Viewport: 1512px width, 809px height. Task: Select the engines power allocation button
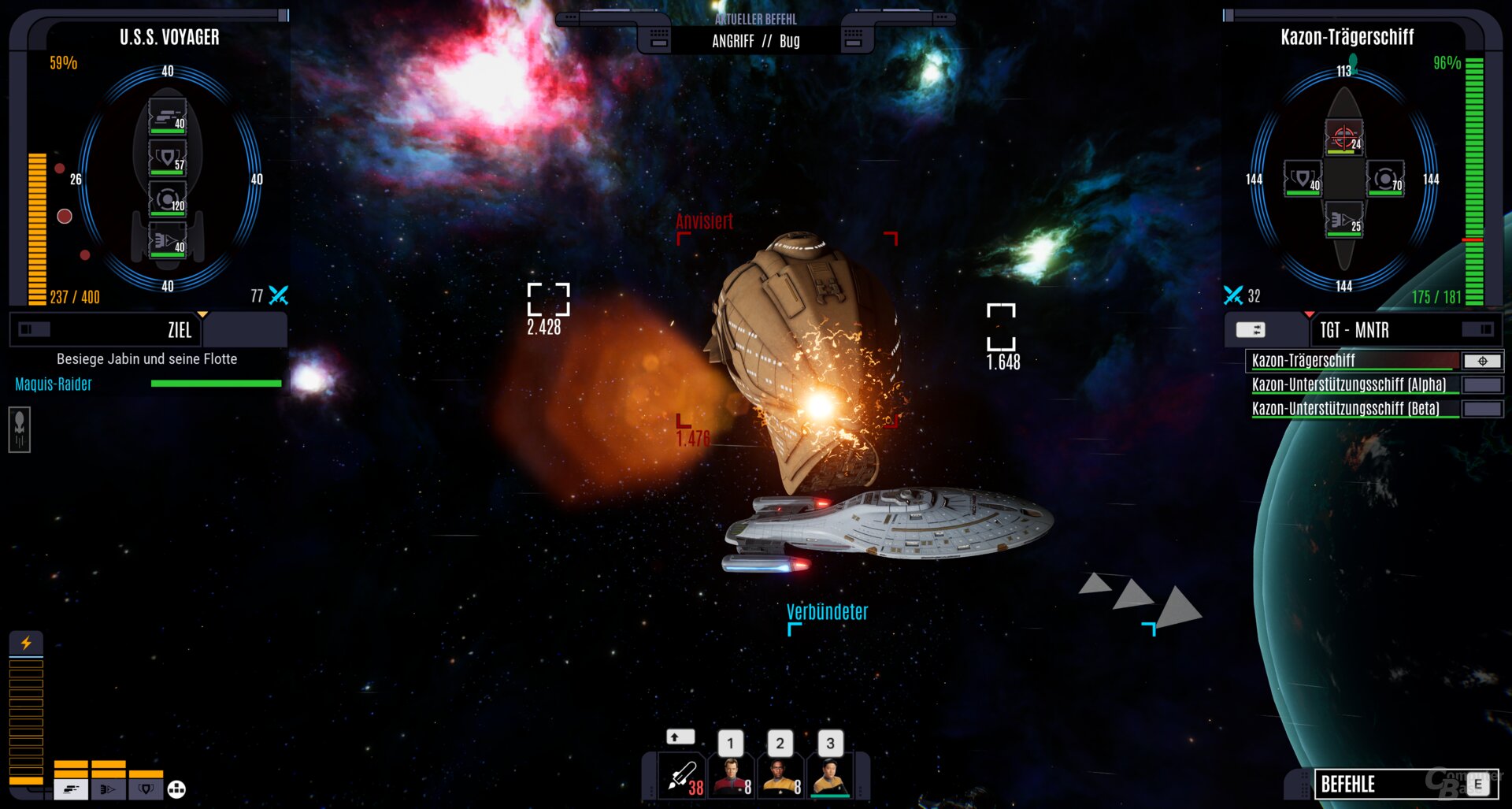click(x=108, y=789)
